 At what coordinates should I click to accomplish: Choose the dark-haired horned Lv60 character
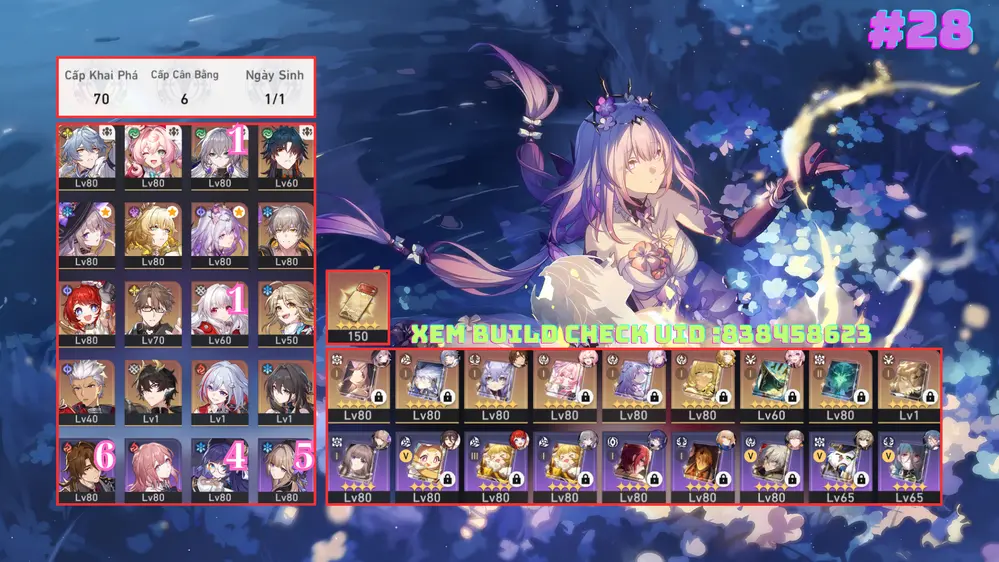tap(286, 152)
